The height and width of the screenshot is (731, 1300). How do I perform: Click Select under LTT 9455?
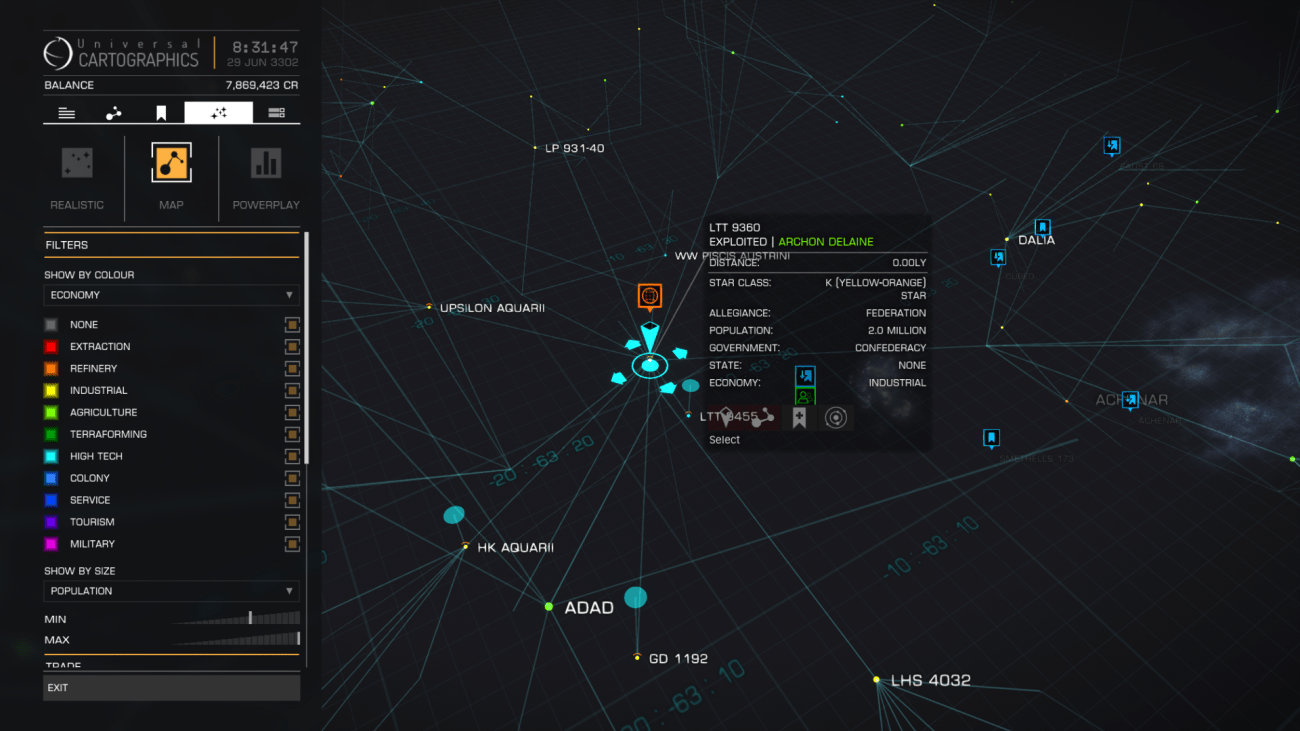click(x=724, y=439)
